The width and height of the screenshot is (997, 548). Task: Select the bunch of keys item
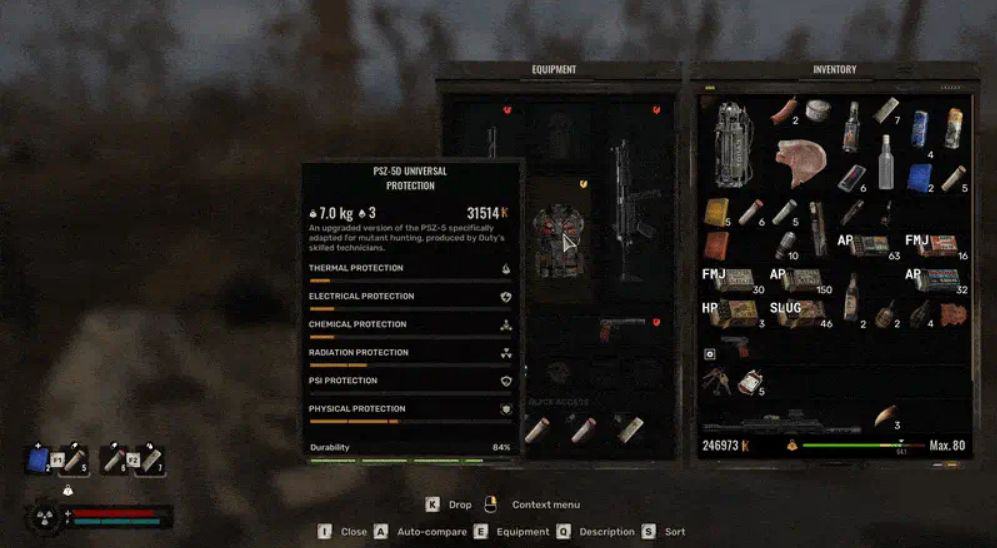coord(718,381)
